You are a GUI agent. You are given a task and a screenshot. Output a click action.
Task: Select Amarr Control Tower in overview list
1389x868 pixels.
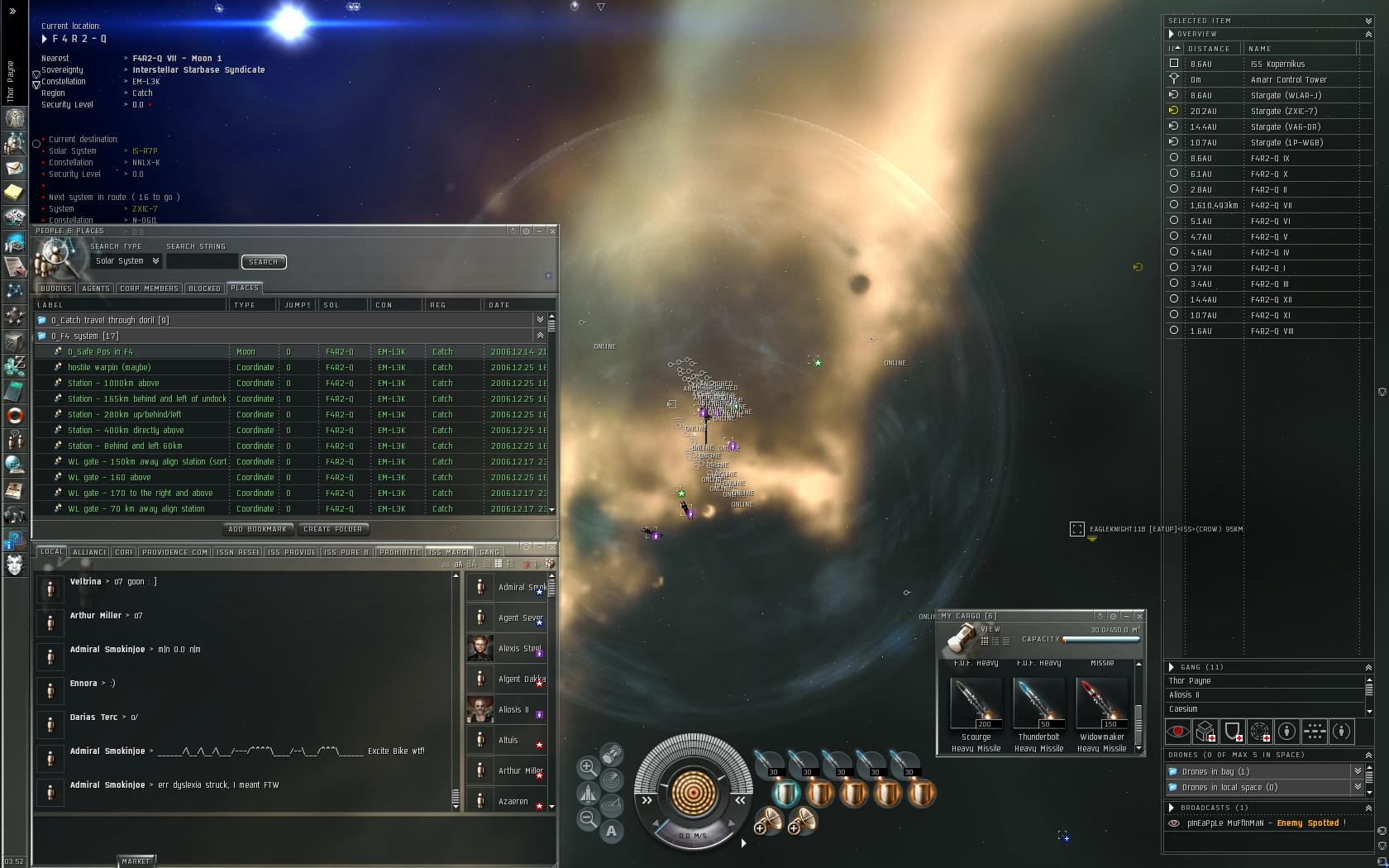tap(1288, 80)
